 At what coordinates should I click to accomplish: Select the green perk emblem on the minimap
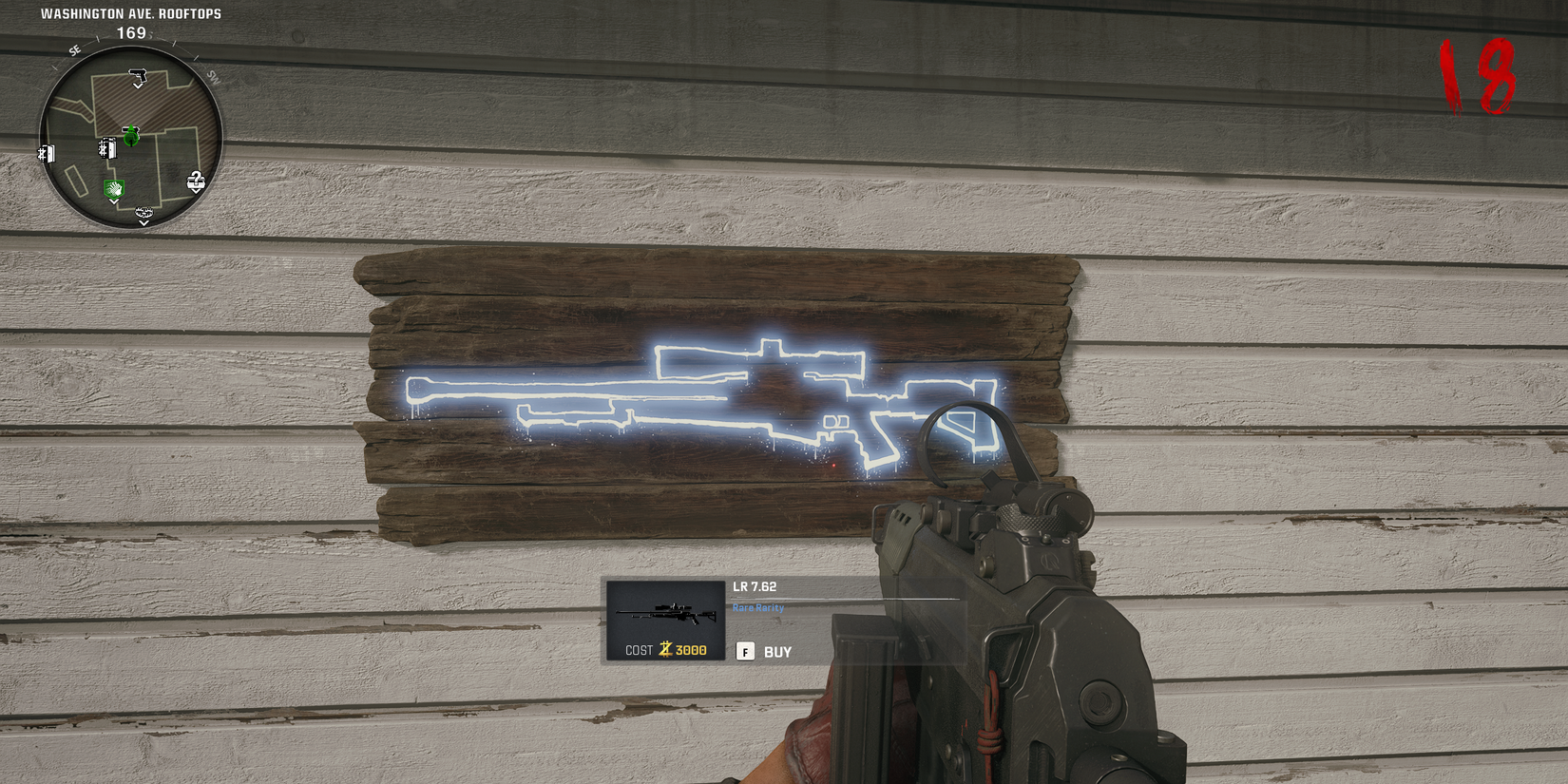point(113,187)
